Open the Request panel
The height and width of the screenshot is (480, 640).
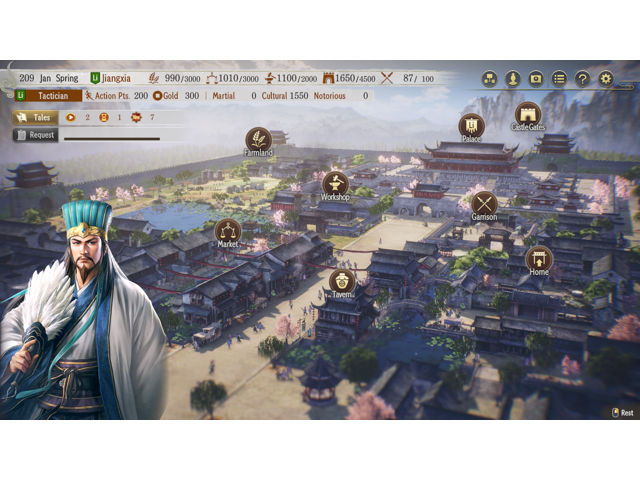(36, 135)
